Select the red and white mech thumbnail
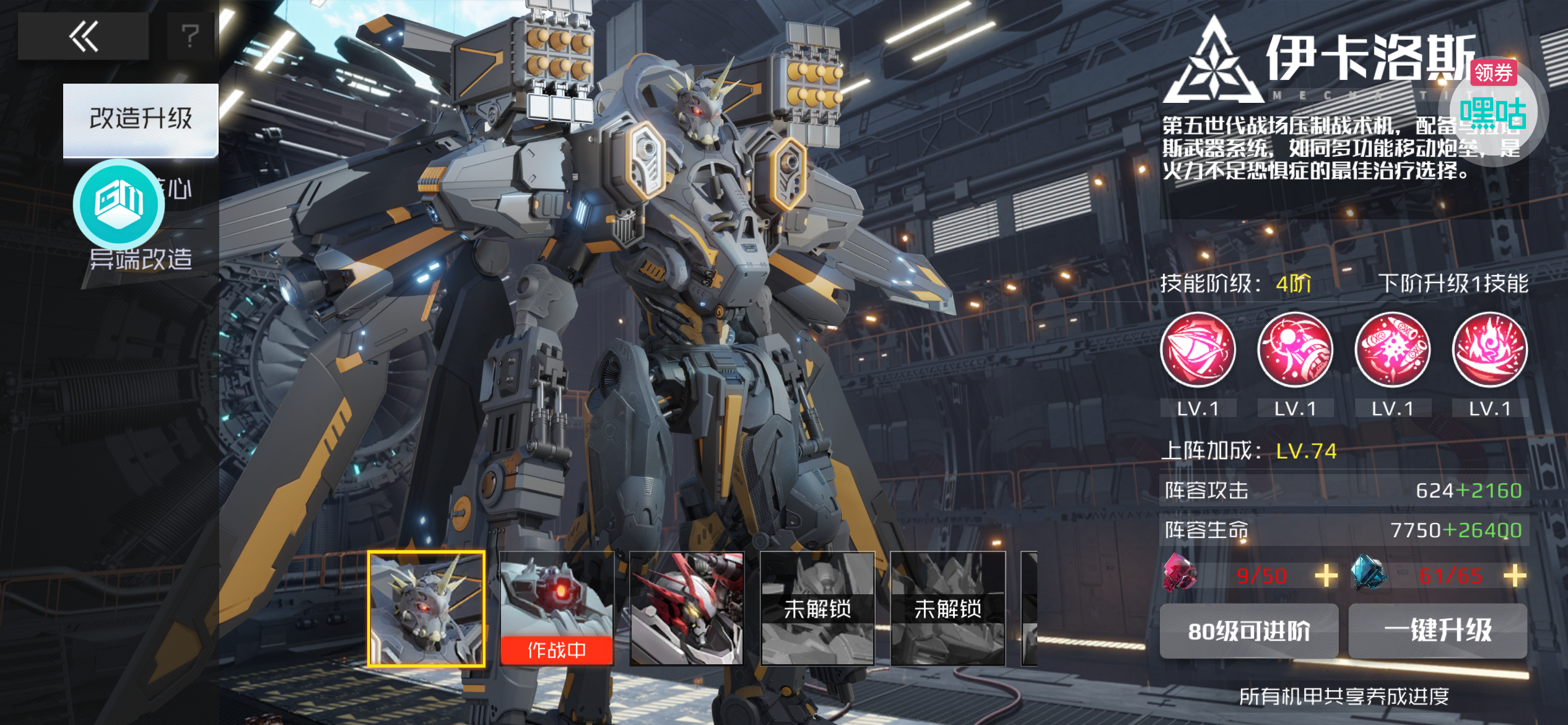Screen dimensions: 1568x725 tap(687, 609)
